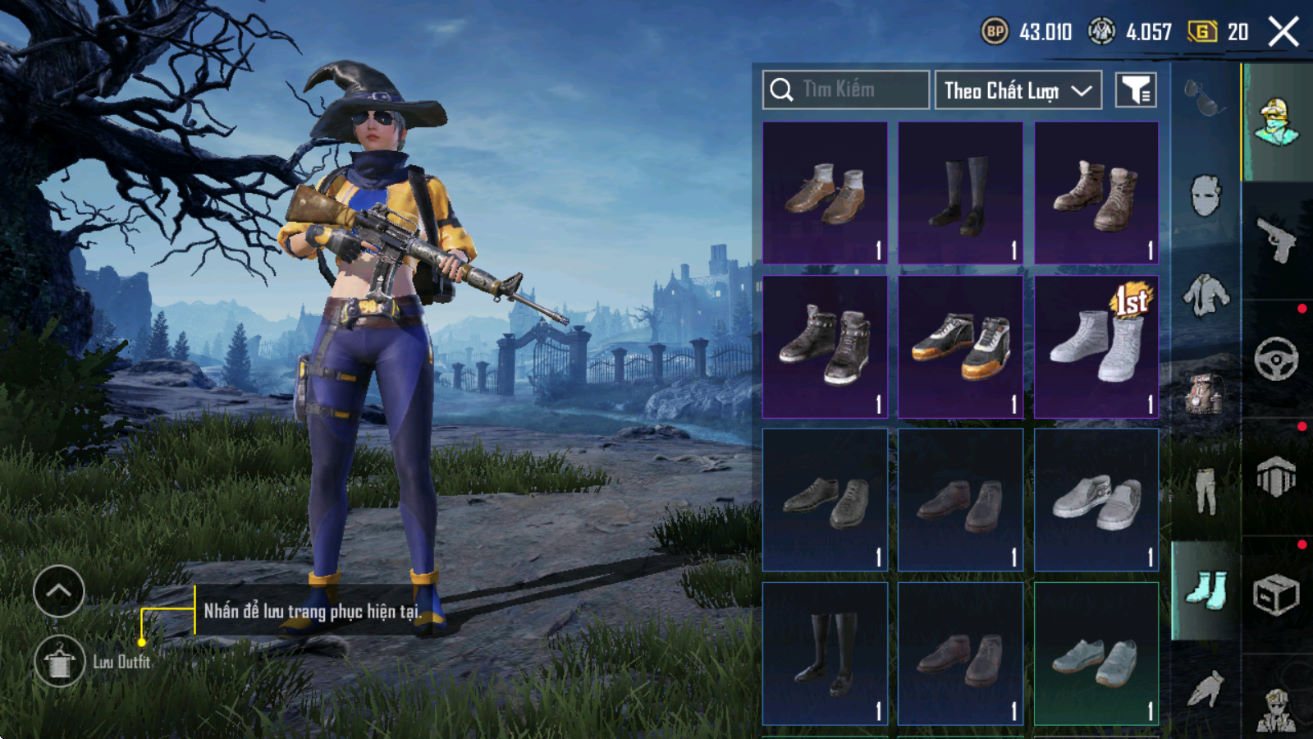Switch to the vehicle steering wheel tab
Image resolution: width=1313 pixels, height=739 pixels.
pyautogui.click(x=1276, y=357)
